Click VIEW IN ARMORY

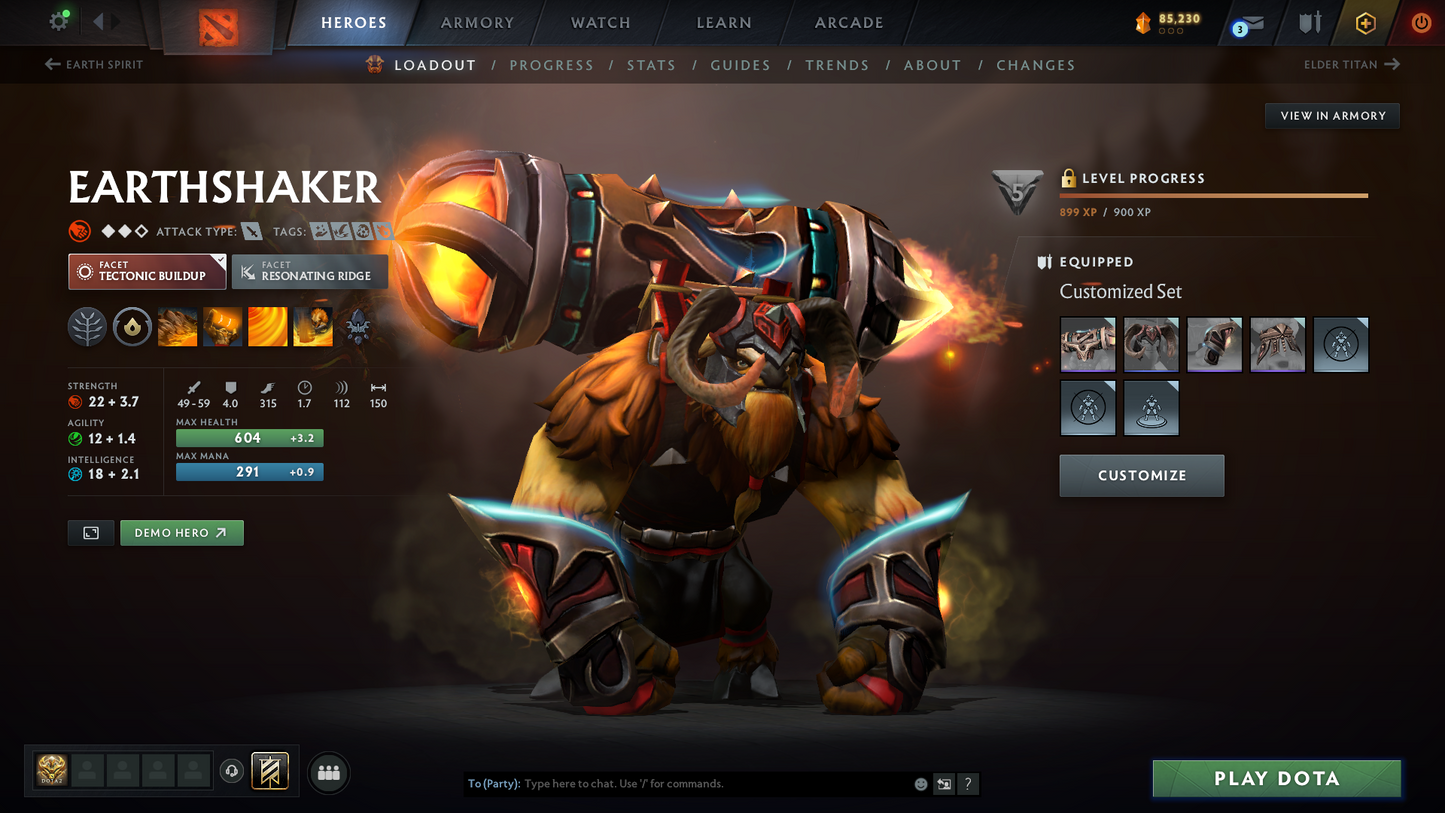point(1332,115)
